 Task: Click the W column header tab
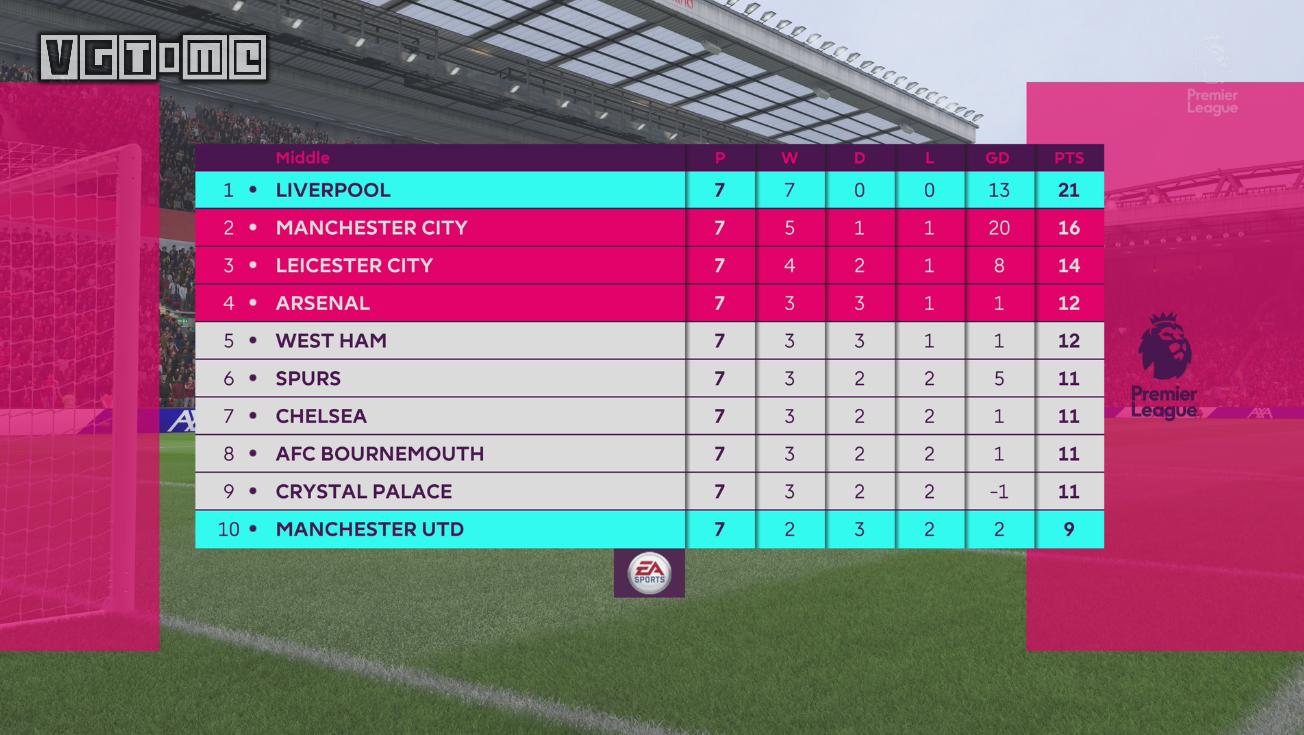click(790, 158)
